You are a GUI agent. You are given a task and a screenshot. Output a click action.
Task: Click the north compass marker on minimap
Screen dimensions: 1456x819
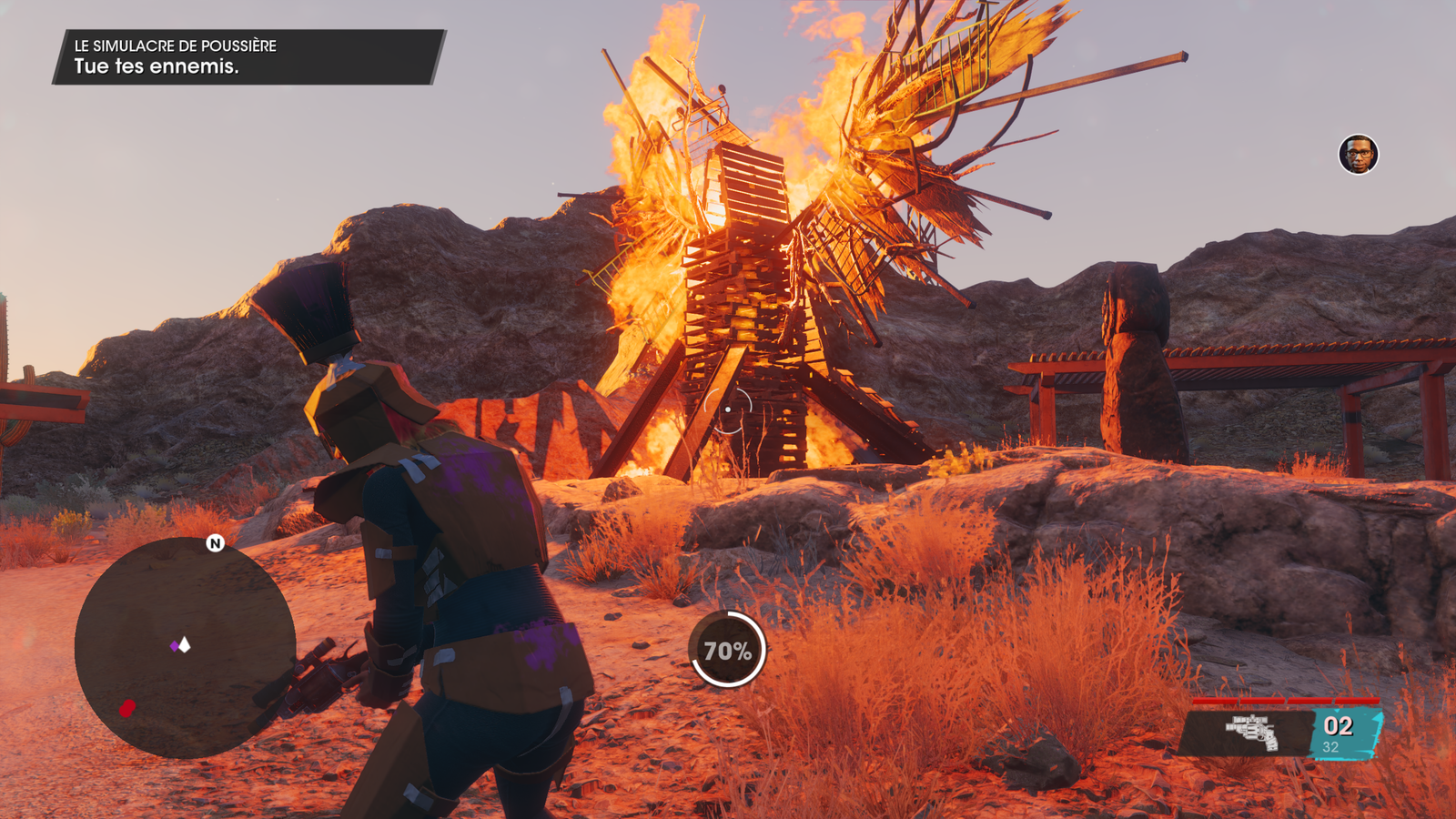(x=215, y=543)
